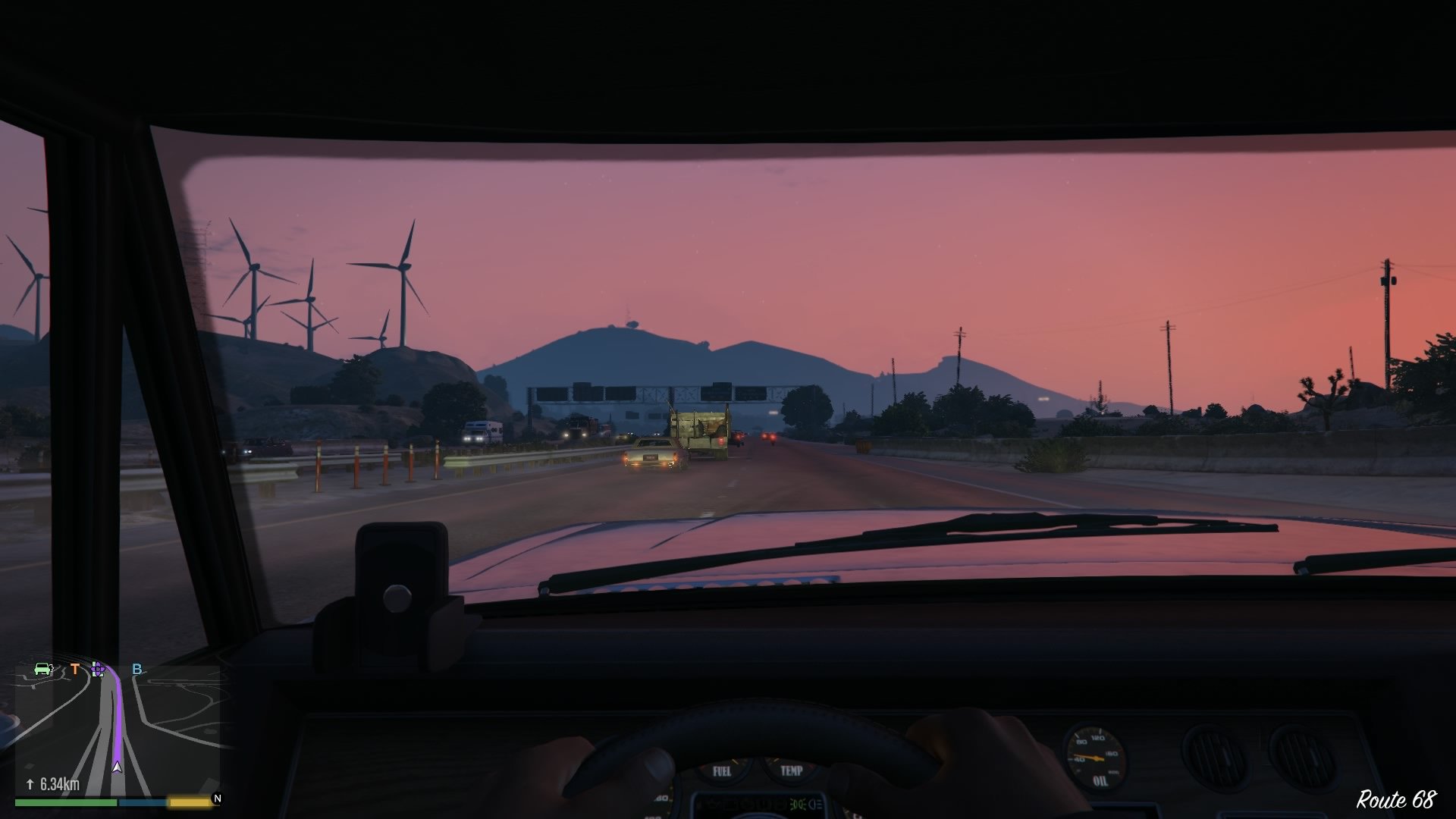The width and height of the screenshot is (1456, 819).
Task: Toggle the player direction arrow on the minimap
Action: click(x=118, y=767)
